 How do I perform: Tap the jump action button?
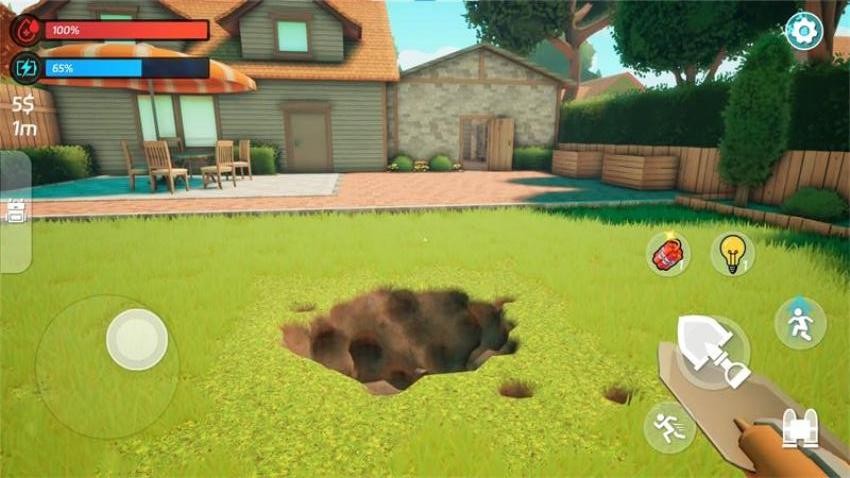tap(800, 323)
